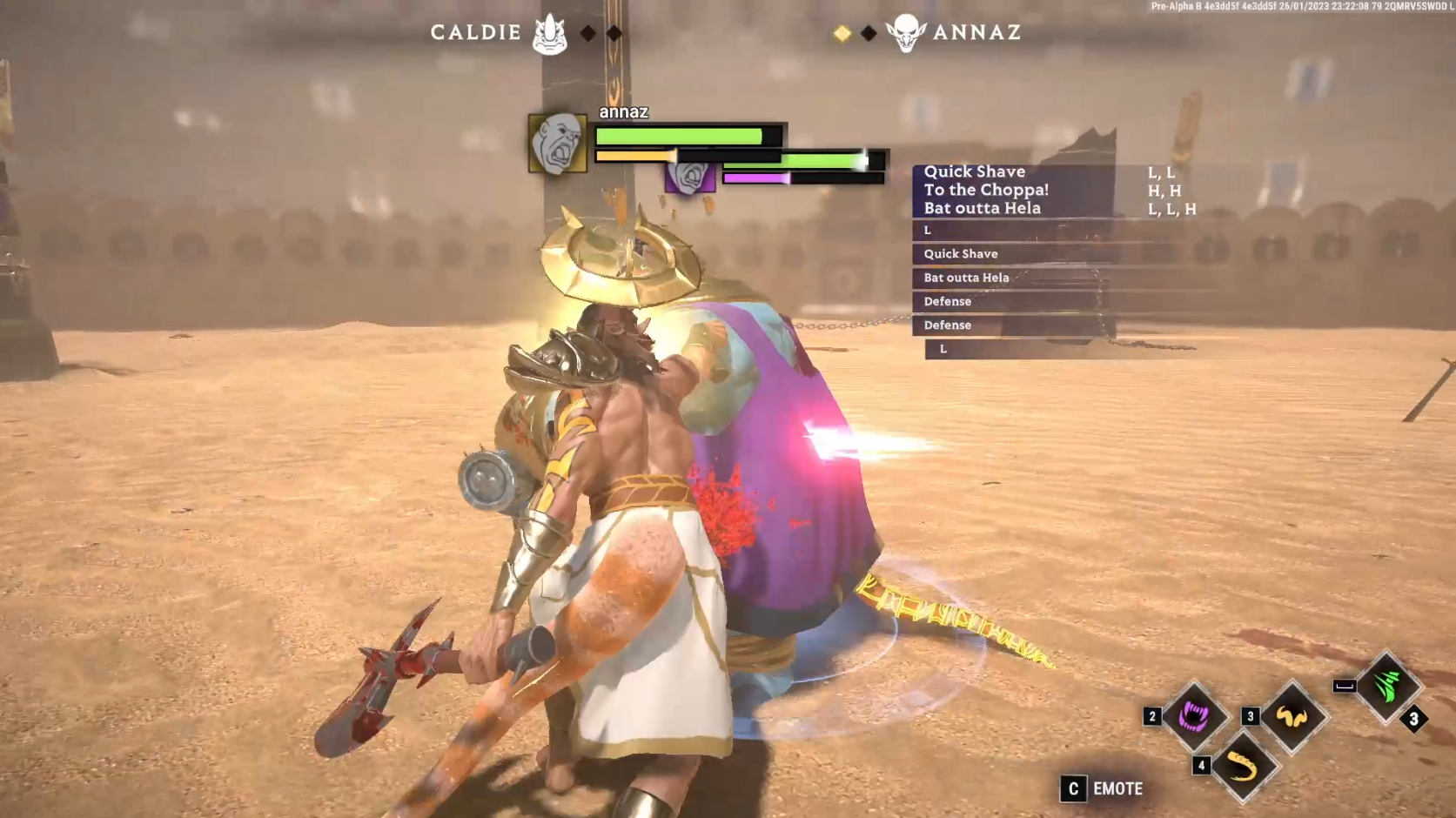This screenshot has width=1456, height=818.
Task: Click the Annaz skull emblem
Action: 906,33
